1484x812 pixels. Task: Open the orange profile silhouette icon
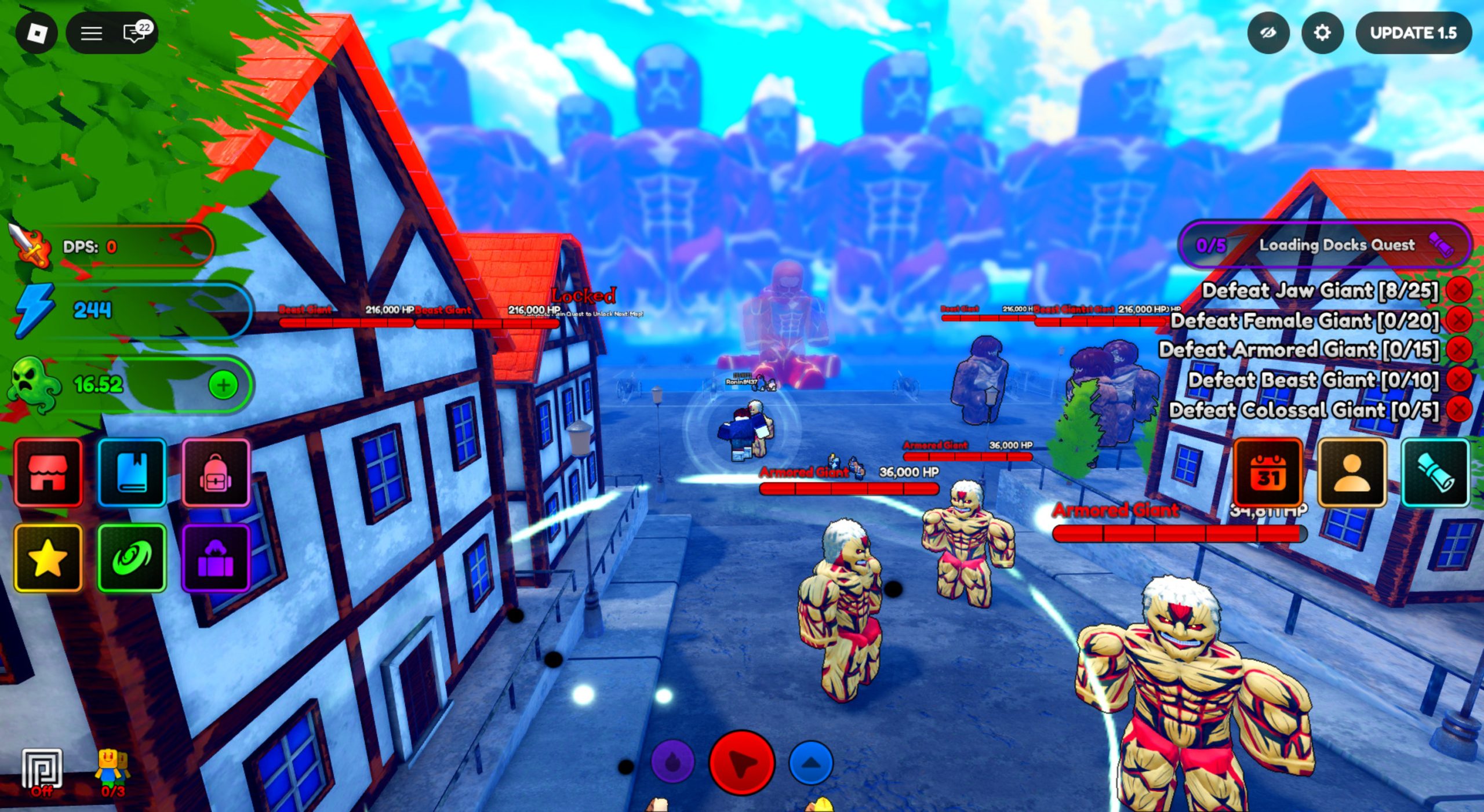1352,473
